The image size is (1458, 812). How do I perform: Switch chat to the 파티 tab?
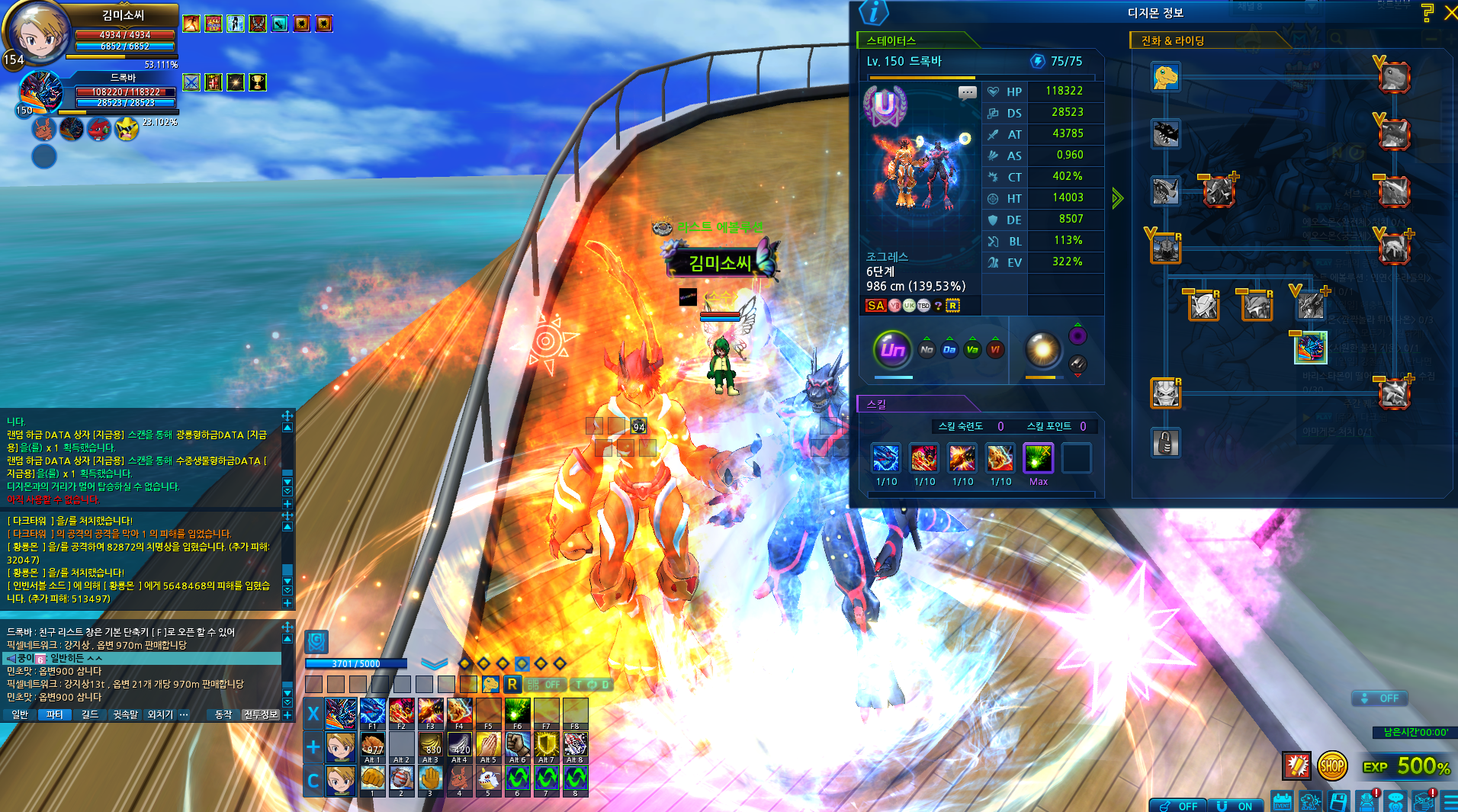54,714
